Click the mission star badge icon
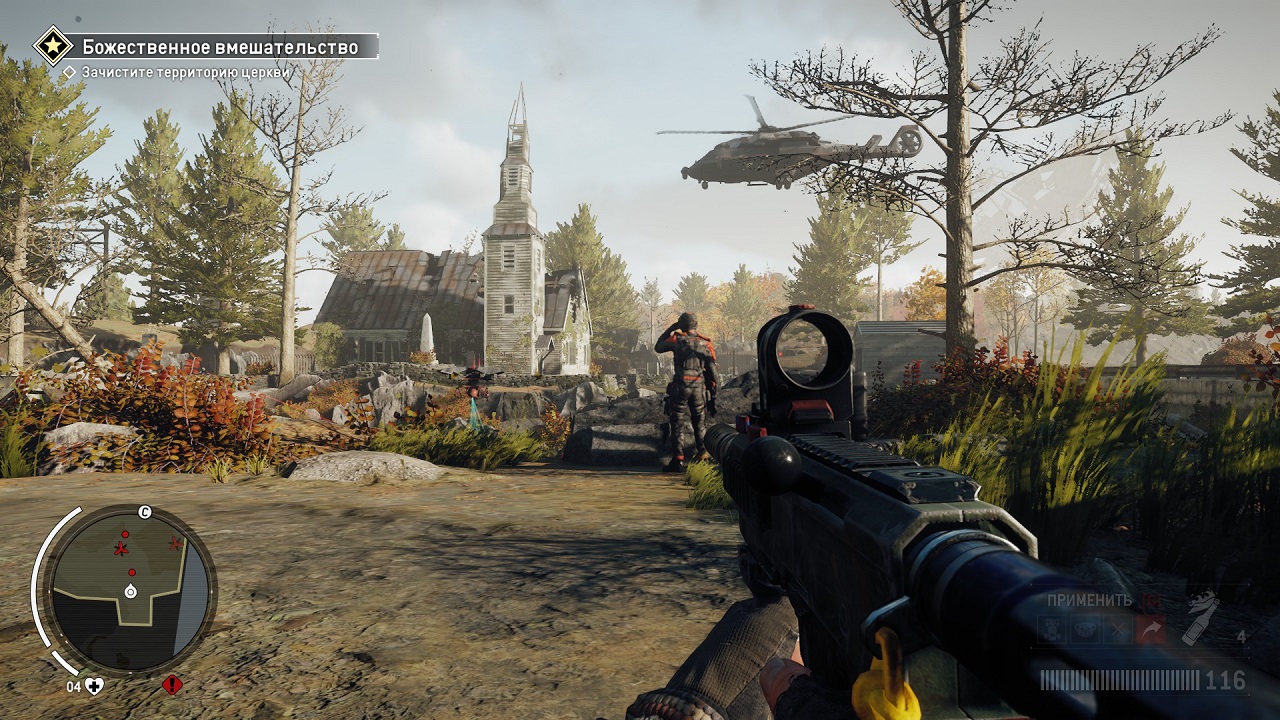Screen dimensions: 1280x720 tap(52, 46)
